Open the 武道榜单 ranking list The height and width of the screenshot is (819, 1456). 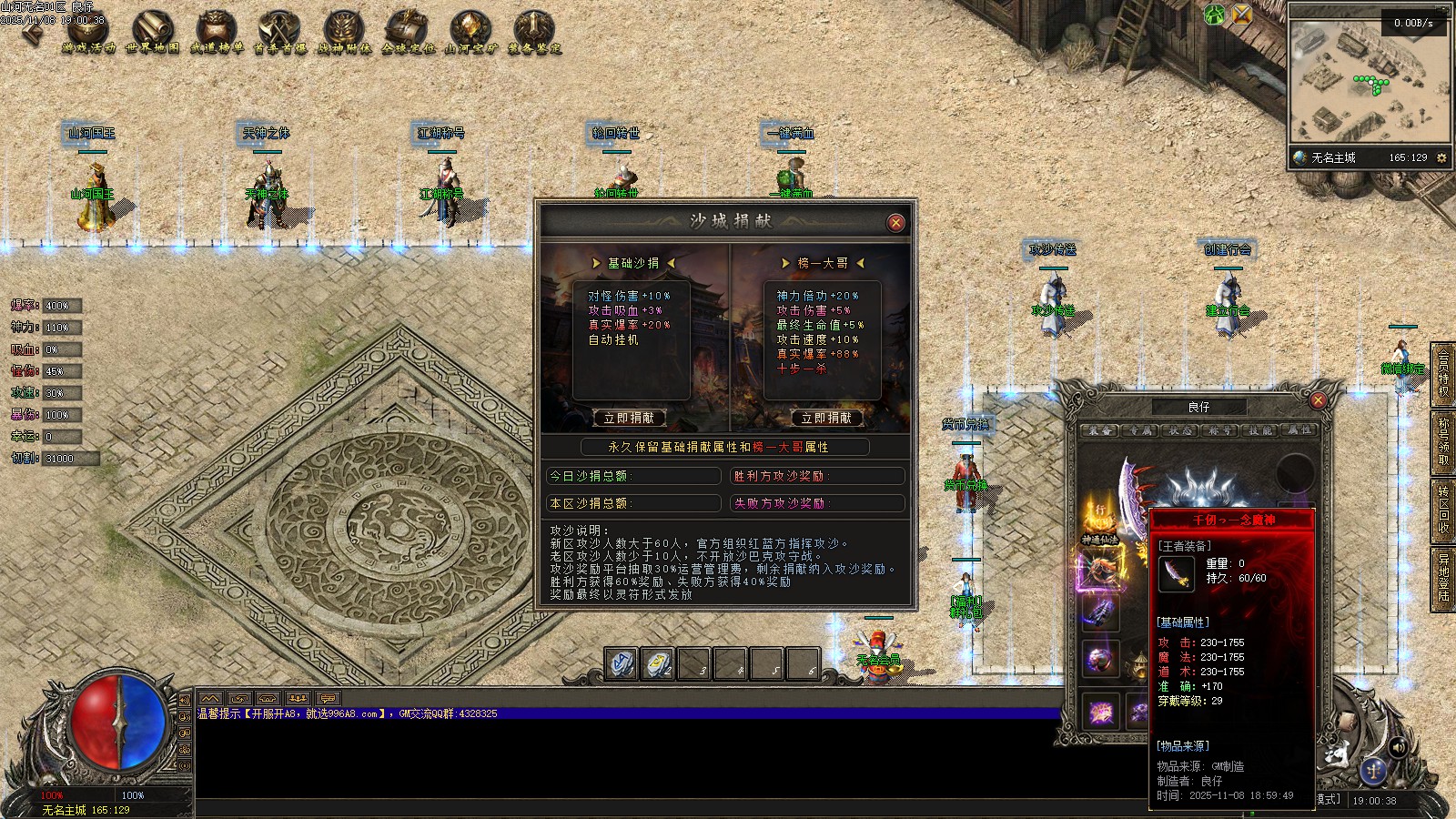(x=217, y=34)
